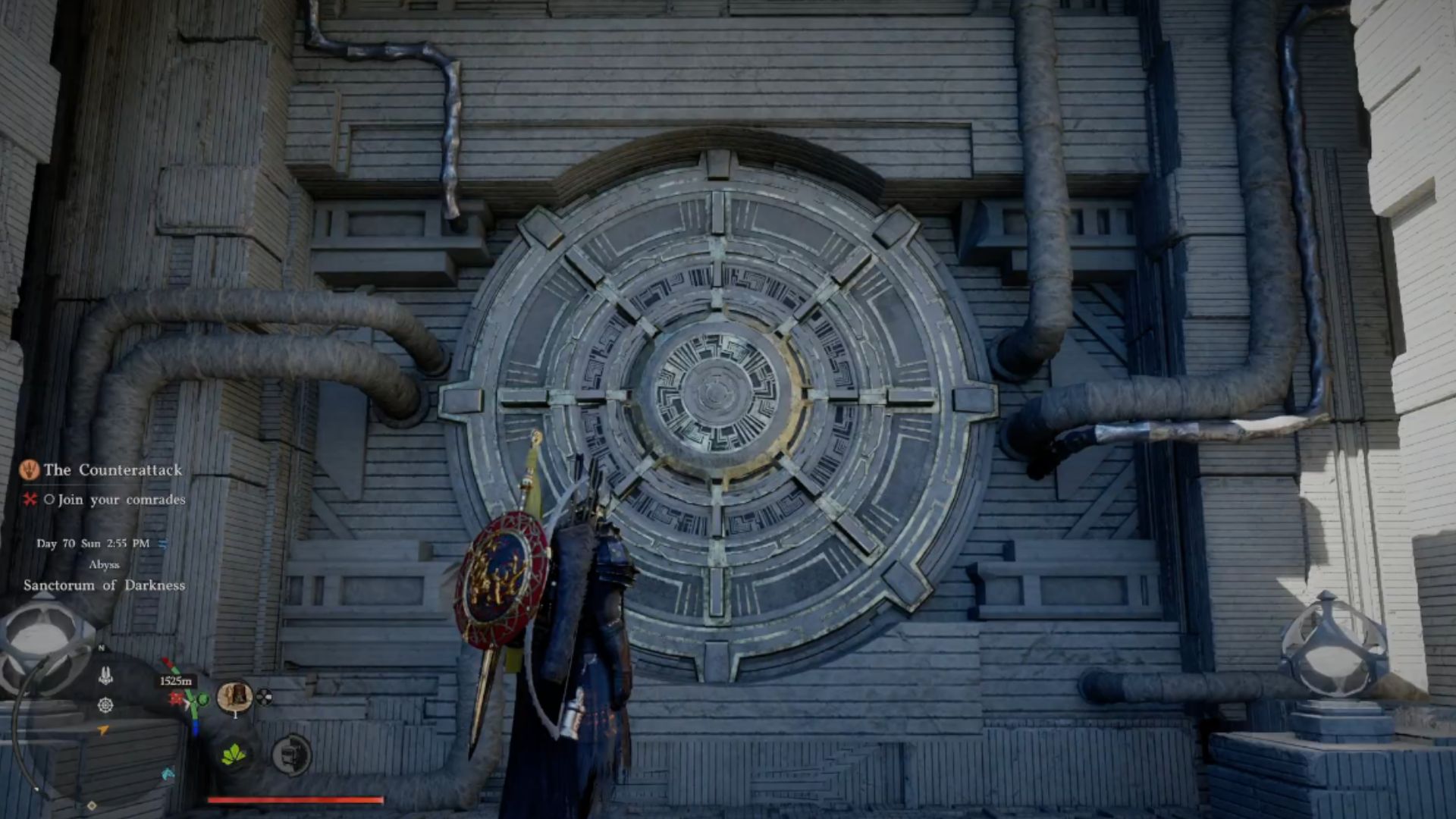Select the teal horse marker on the minimap
The width and height of the screenshot is (1456, 819).
click(x=167, y=774)
